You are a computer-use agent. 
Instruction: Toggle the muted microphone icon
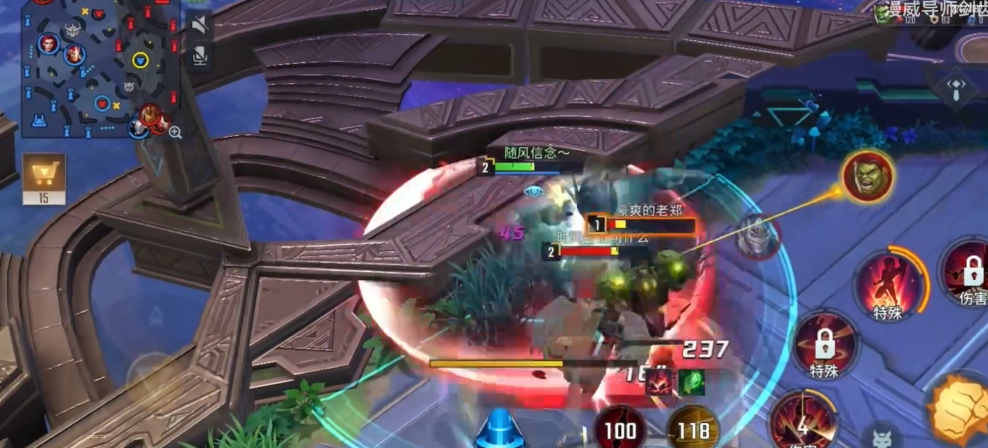click(200, 56)
